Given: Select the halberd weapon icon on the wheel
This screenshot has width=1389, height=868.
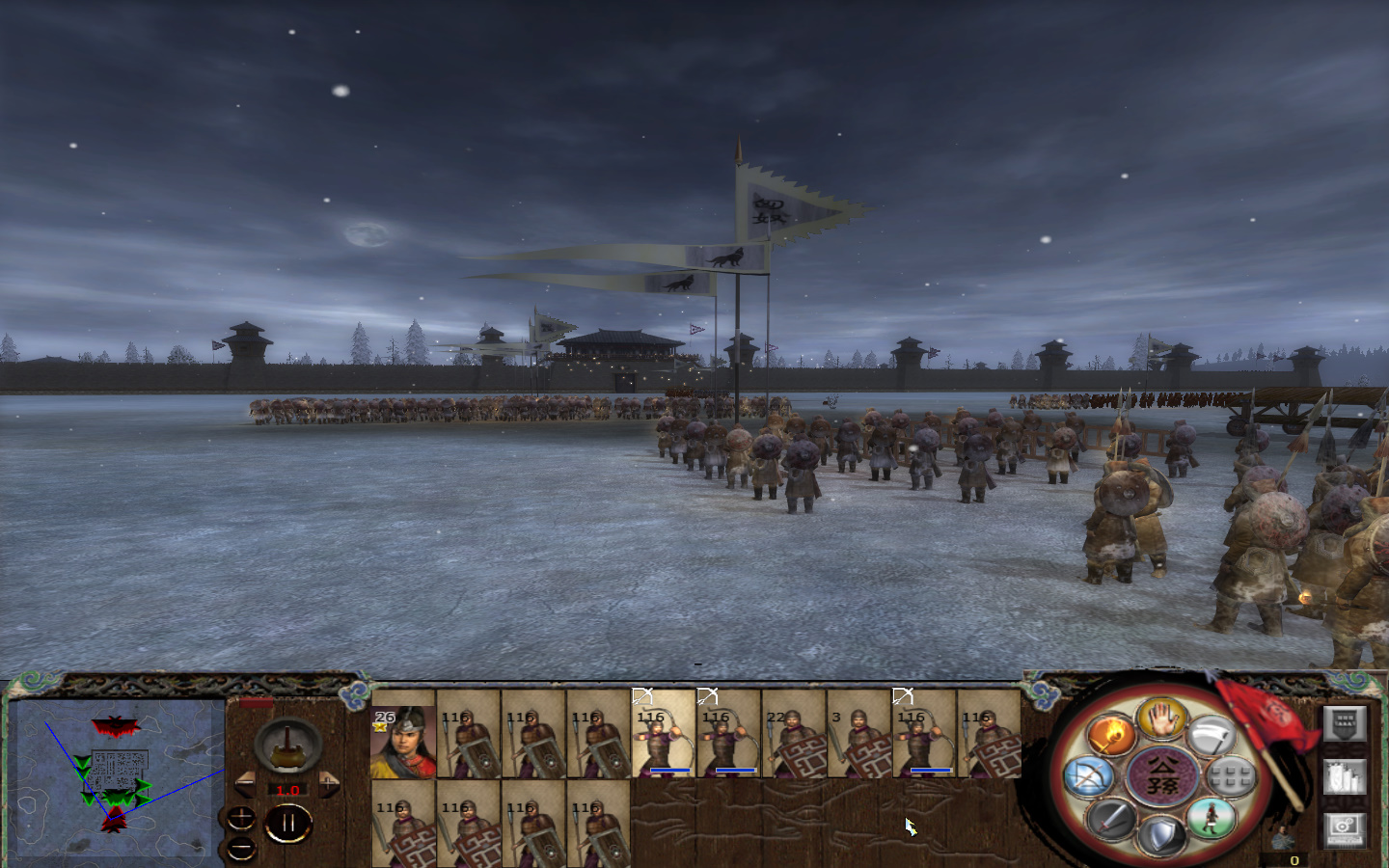Looking at the screenshot, I should 1212,734.
